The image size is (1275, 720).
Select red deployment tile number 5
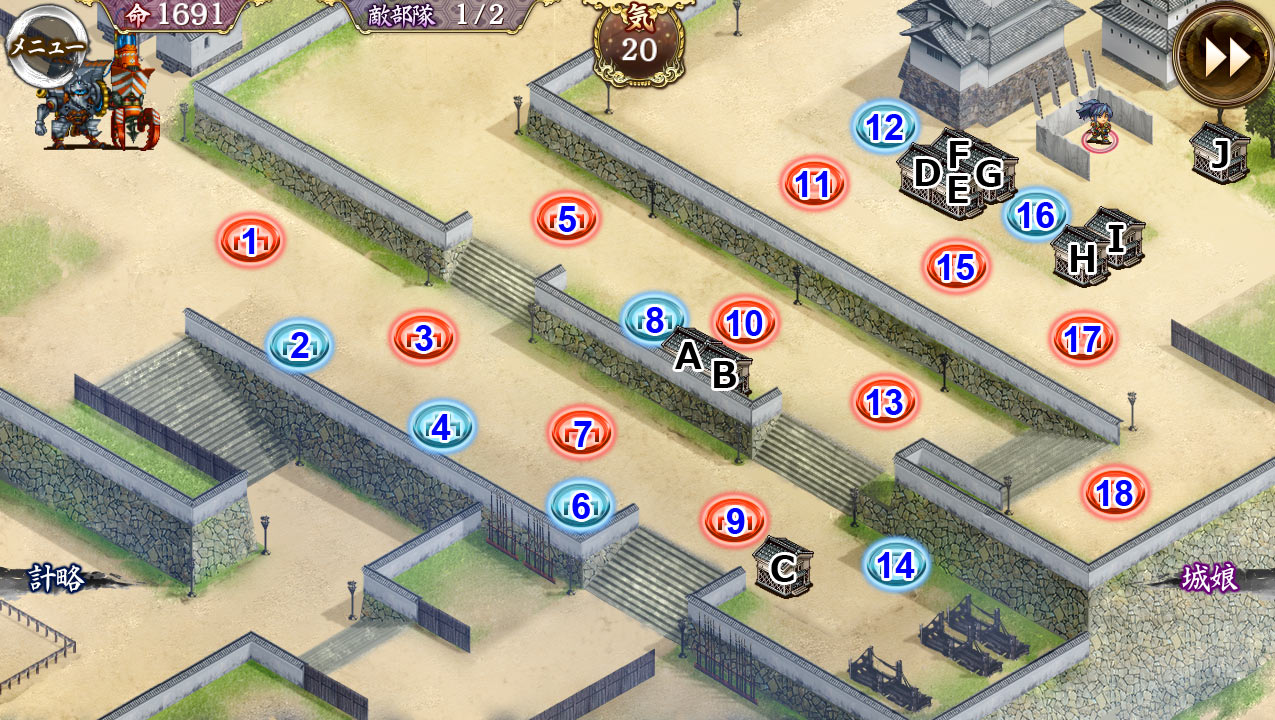567,219
